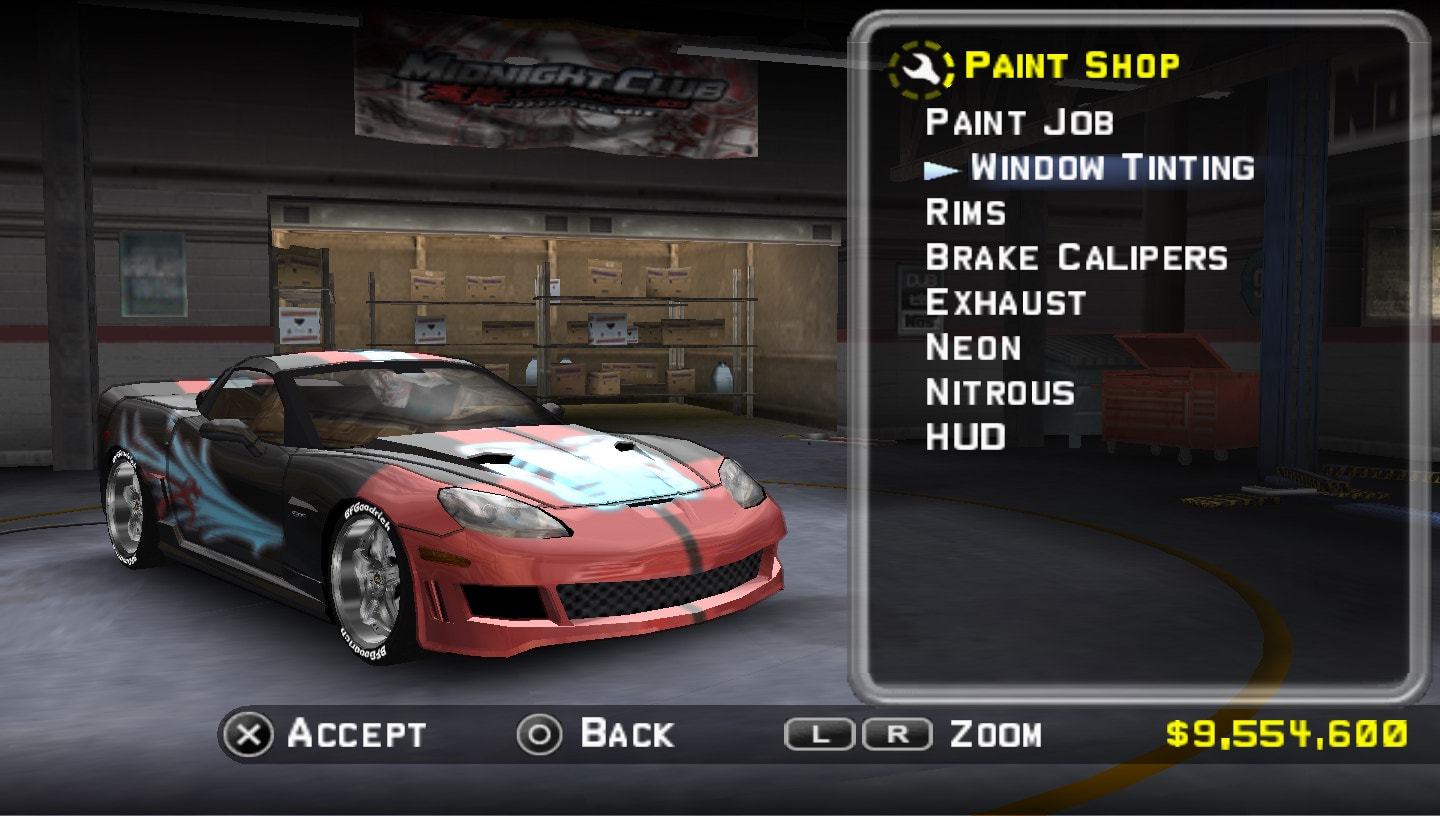Choose the Nitrous menu entry
The height and width of the screenshot is (816, 1440).
click(x=1000, y=392)
